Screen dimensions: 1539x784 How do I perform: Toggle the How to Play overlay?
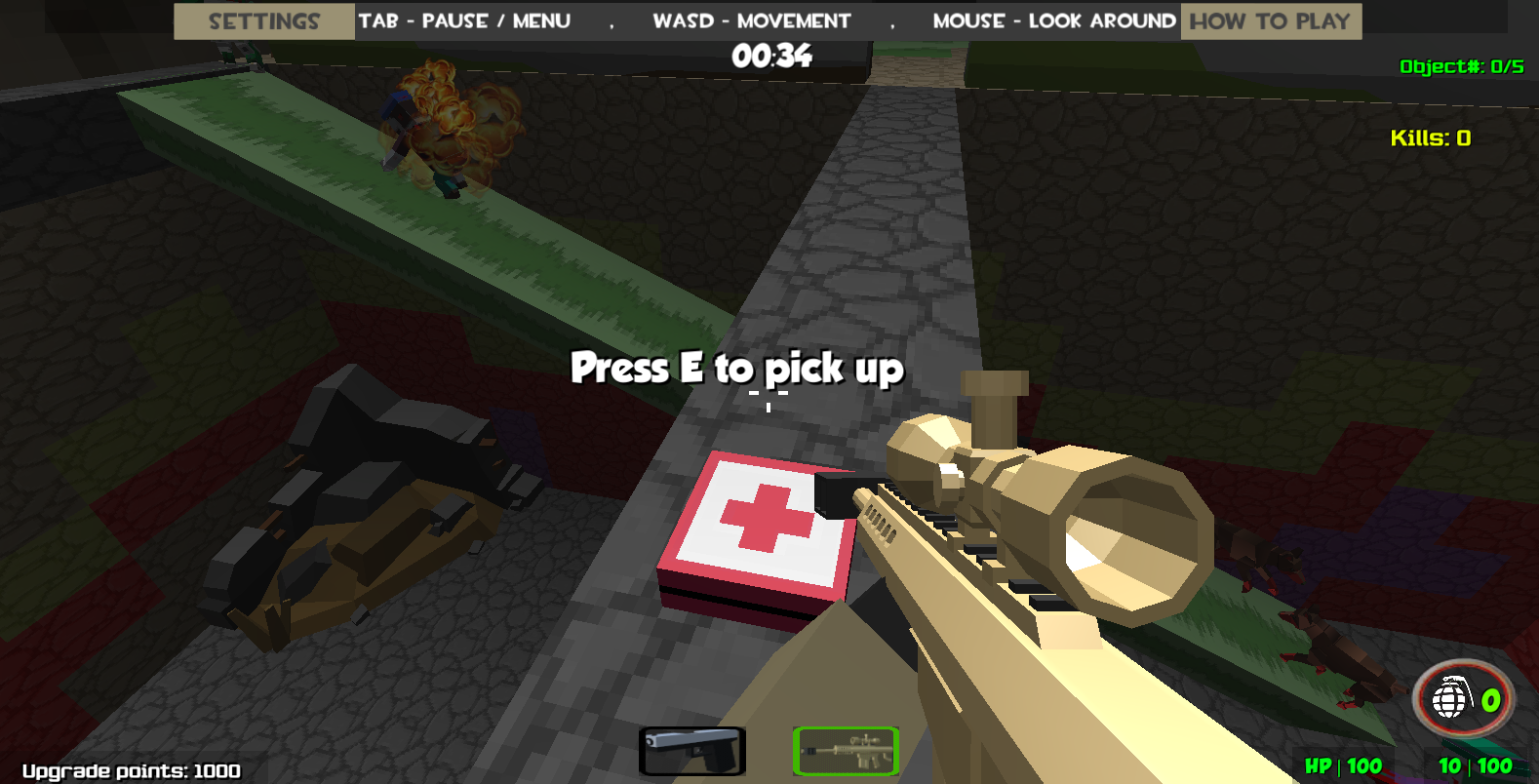click(x=1269, y=20)
